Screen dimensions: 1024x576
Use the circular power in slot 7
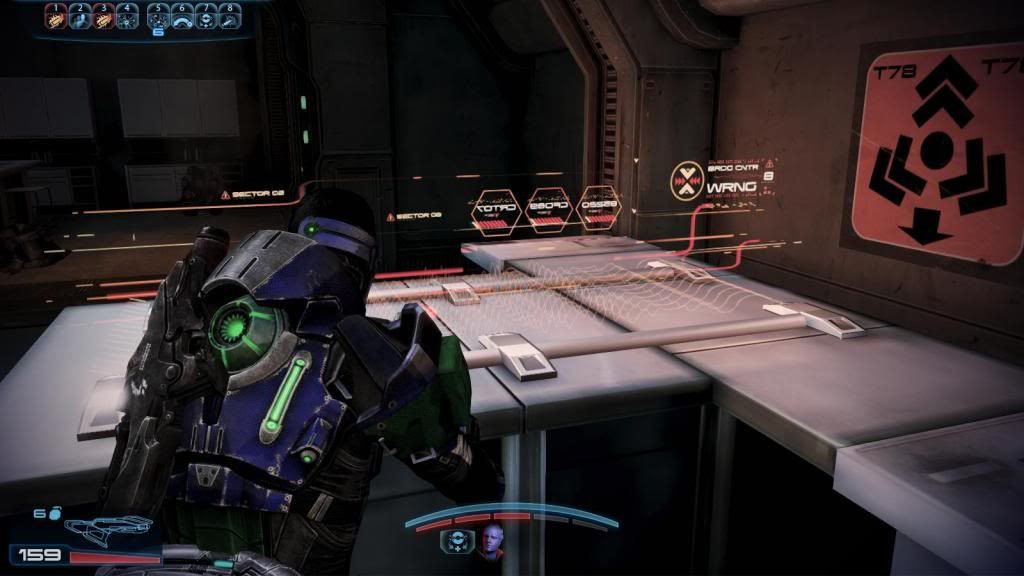click(x=206, y=16)
